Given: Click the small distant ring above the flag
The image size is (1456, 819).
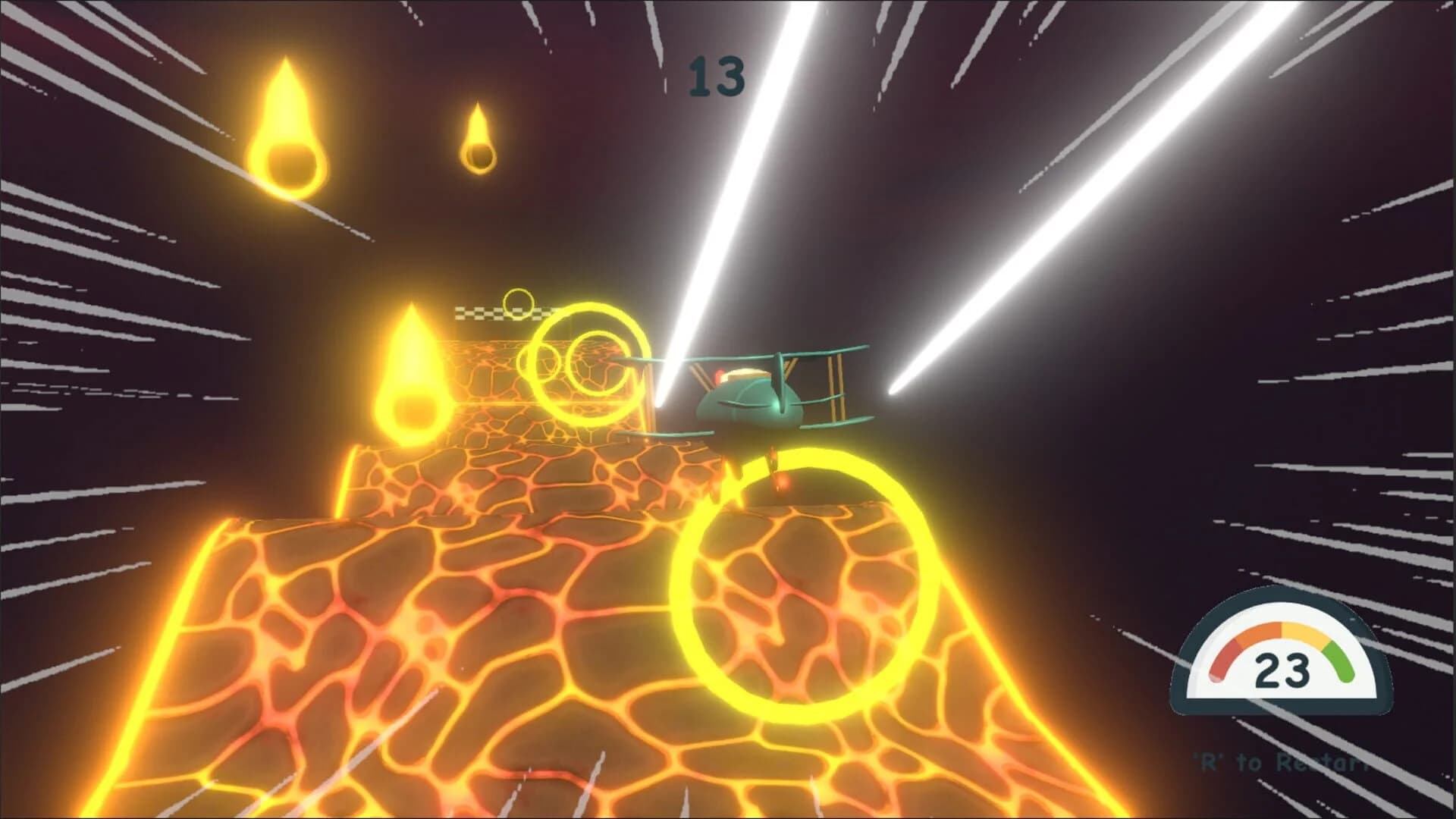Looking at the screenshot, I should (x=518, y=303).
